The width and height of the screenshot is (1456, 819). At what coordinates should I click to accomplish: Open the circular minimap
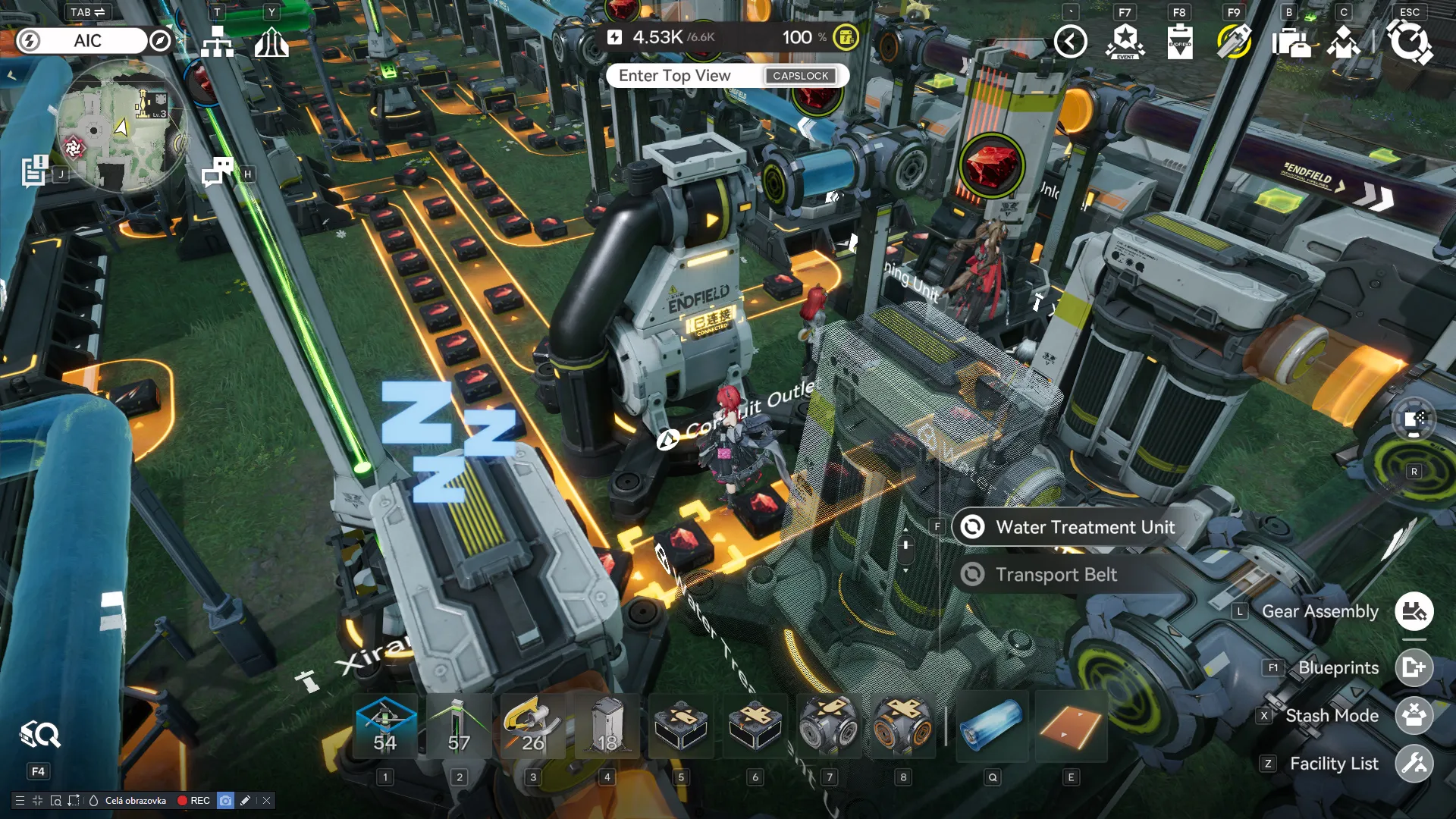click(121, 126)
